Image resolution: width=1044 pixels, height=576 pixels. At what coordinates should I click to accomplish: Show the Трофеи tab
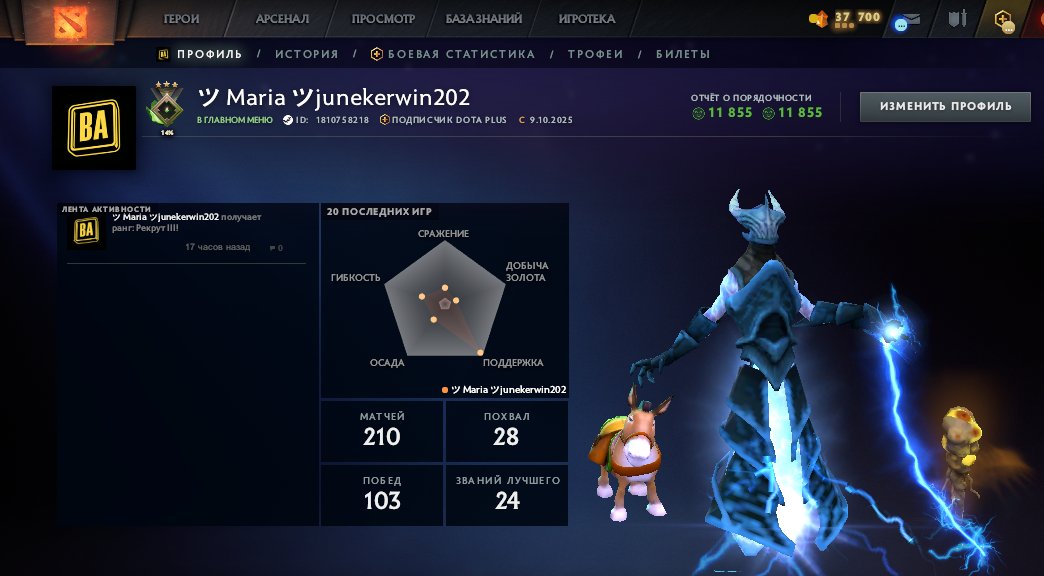pos(595,54)
